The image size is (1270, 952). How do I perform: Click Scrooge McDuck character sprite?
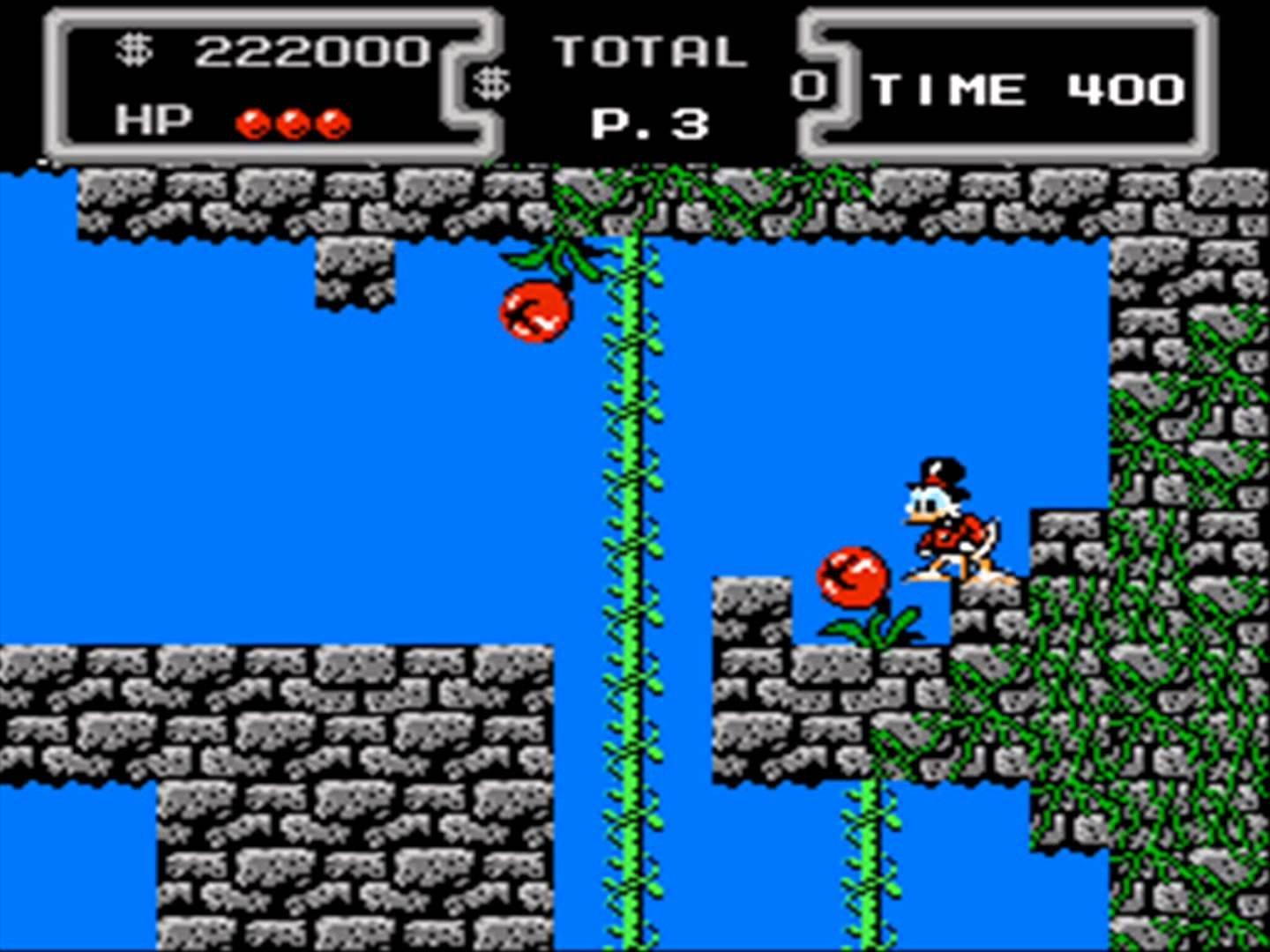944,520
